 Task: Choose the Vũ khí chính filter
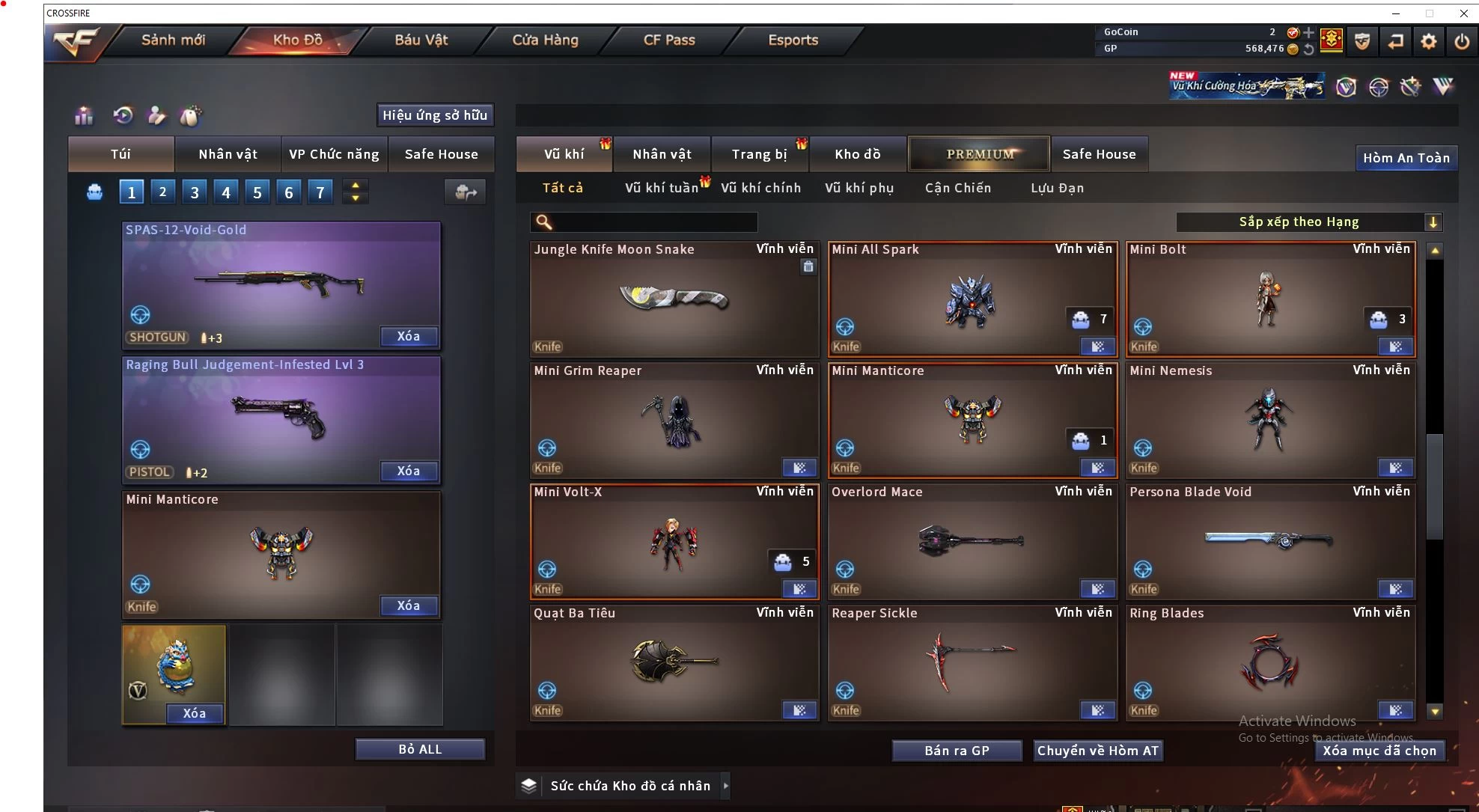(760, 188)
